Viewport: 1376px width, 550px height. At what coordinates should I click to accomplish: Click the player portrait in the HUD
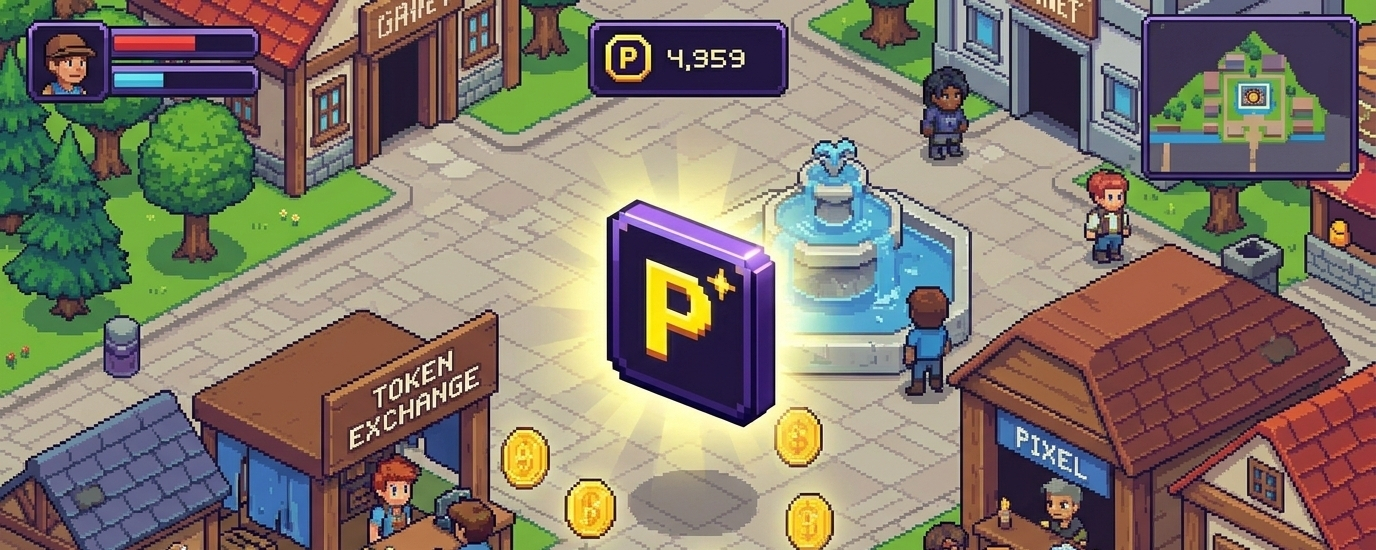coord(68,61)
